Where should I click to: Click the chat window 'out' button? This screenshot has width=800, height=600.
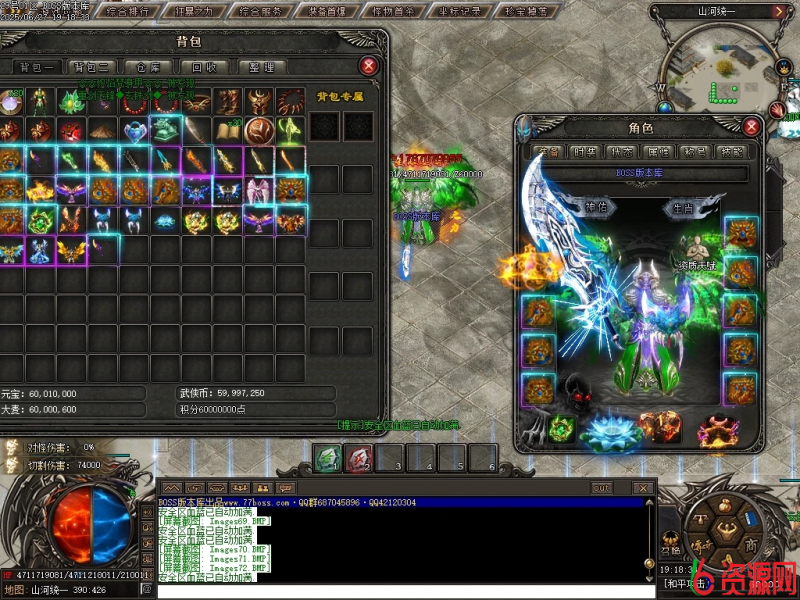pyautogui.click(x=601, y=488)
